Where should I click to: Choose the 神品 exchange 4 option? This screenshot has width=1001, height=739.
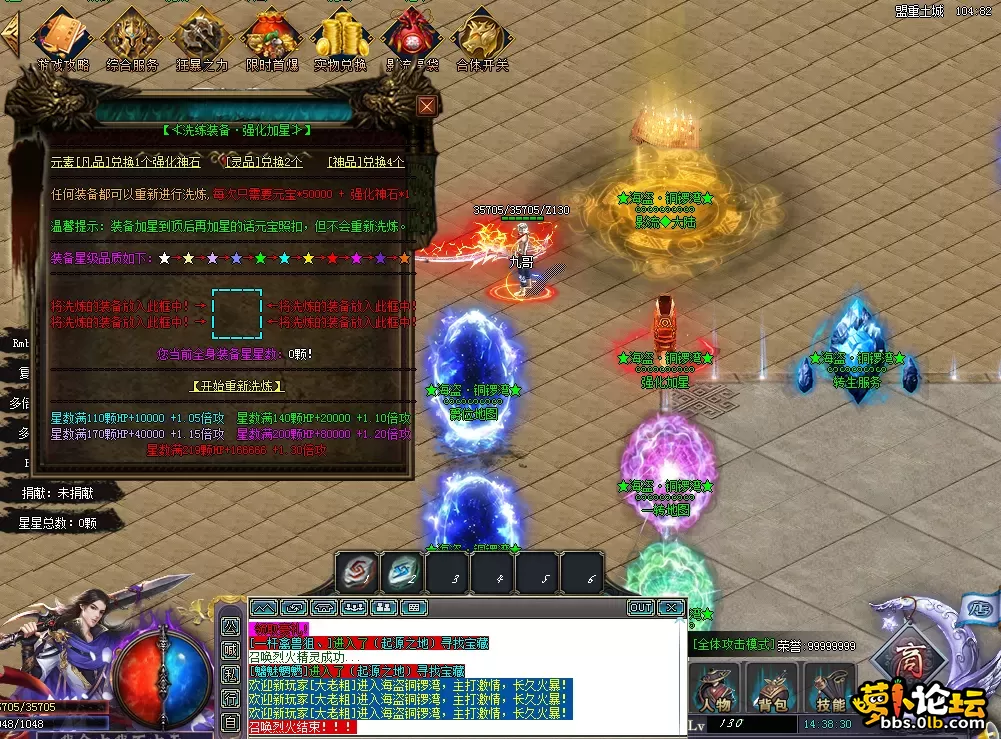click(366, 161)
